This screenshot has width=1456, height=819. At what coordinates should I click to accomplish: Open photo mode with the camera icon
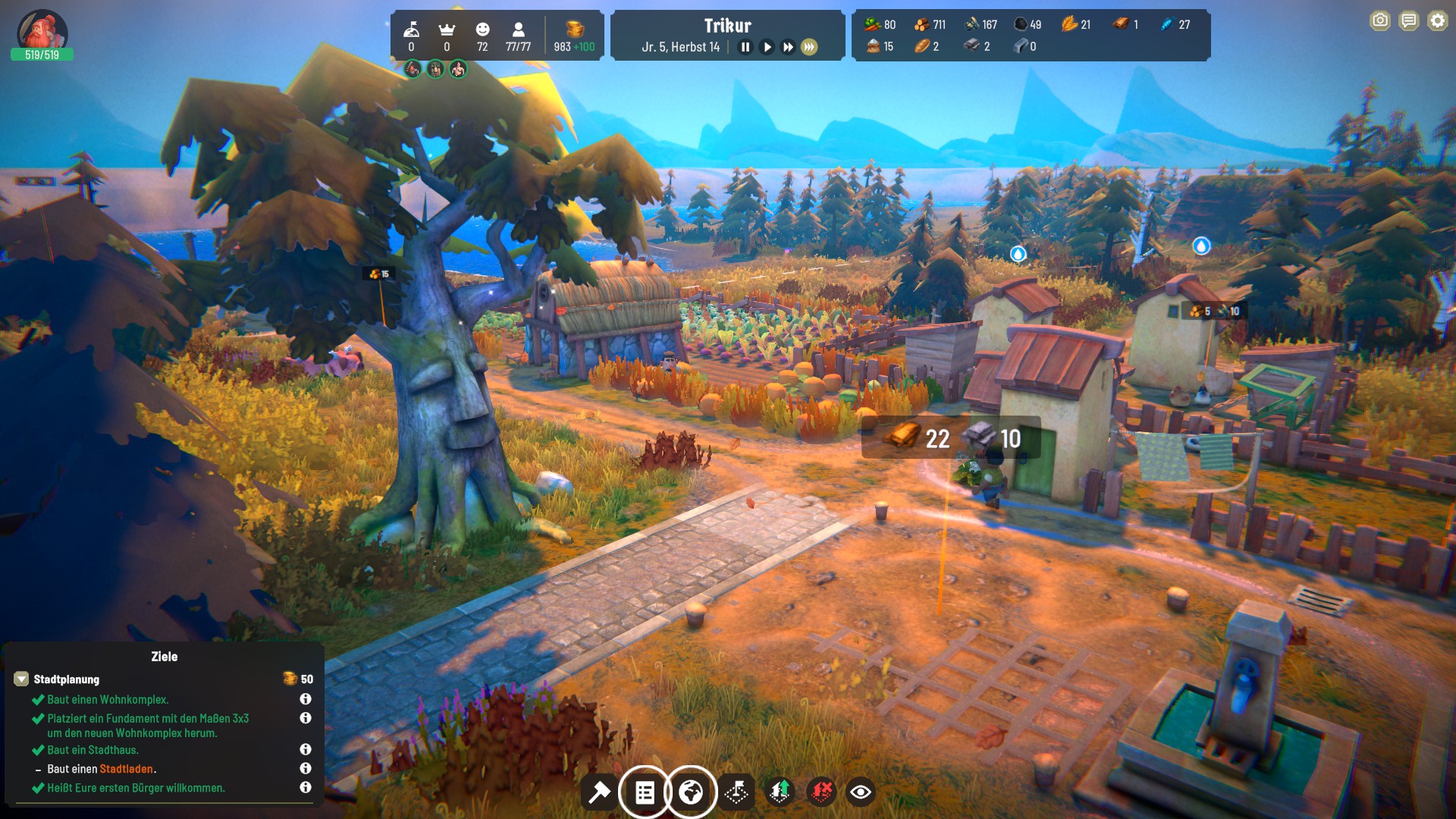coord(1380,20)
